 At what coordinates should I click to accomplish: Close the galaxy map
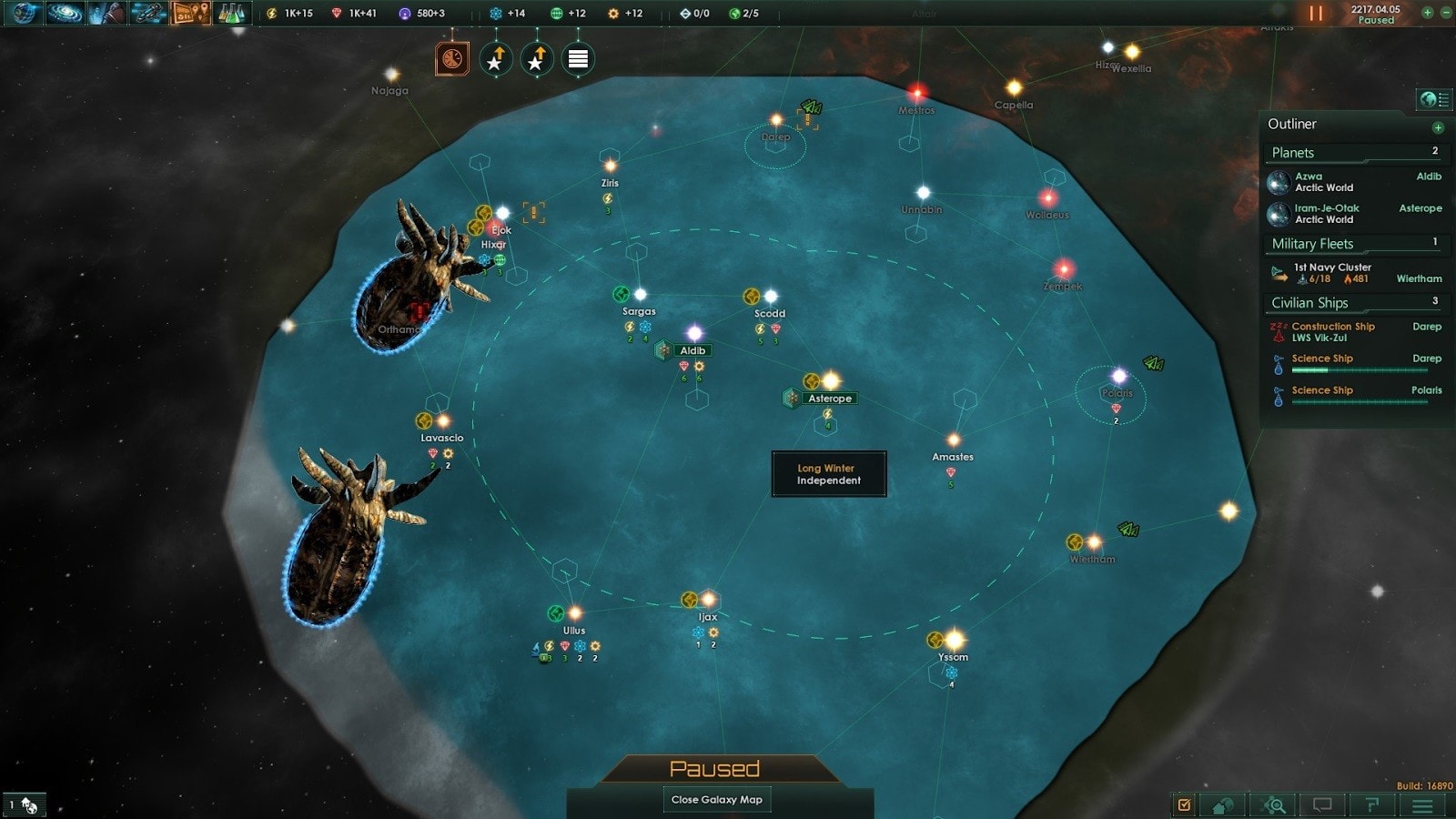click(x=716, y=800)
